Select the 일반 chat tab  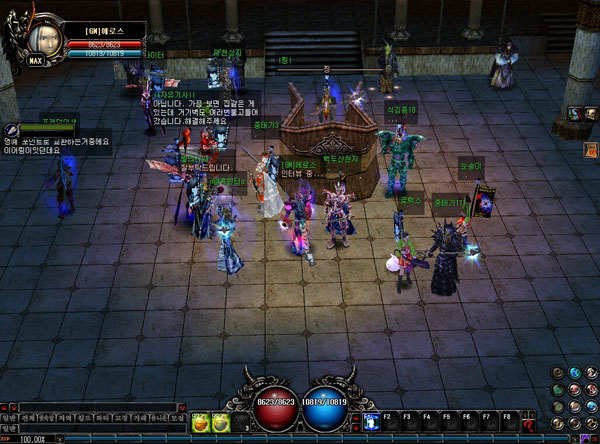pos(10,417)
